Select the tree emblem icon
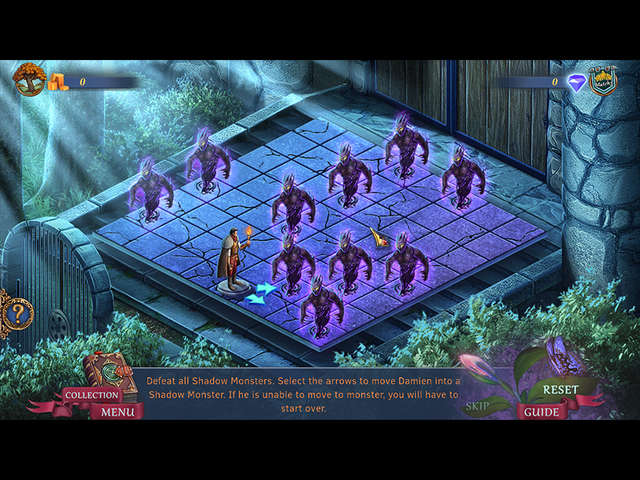The image size is (640, 480). [x=29, y=80]
